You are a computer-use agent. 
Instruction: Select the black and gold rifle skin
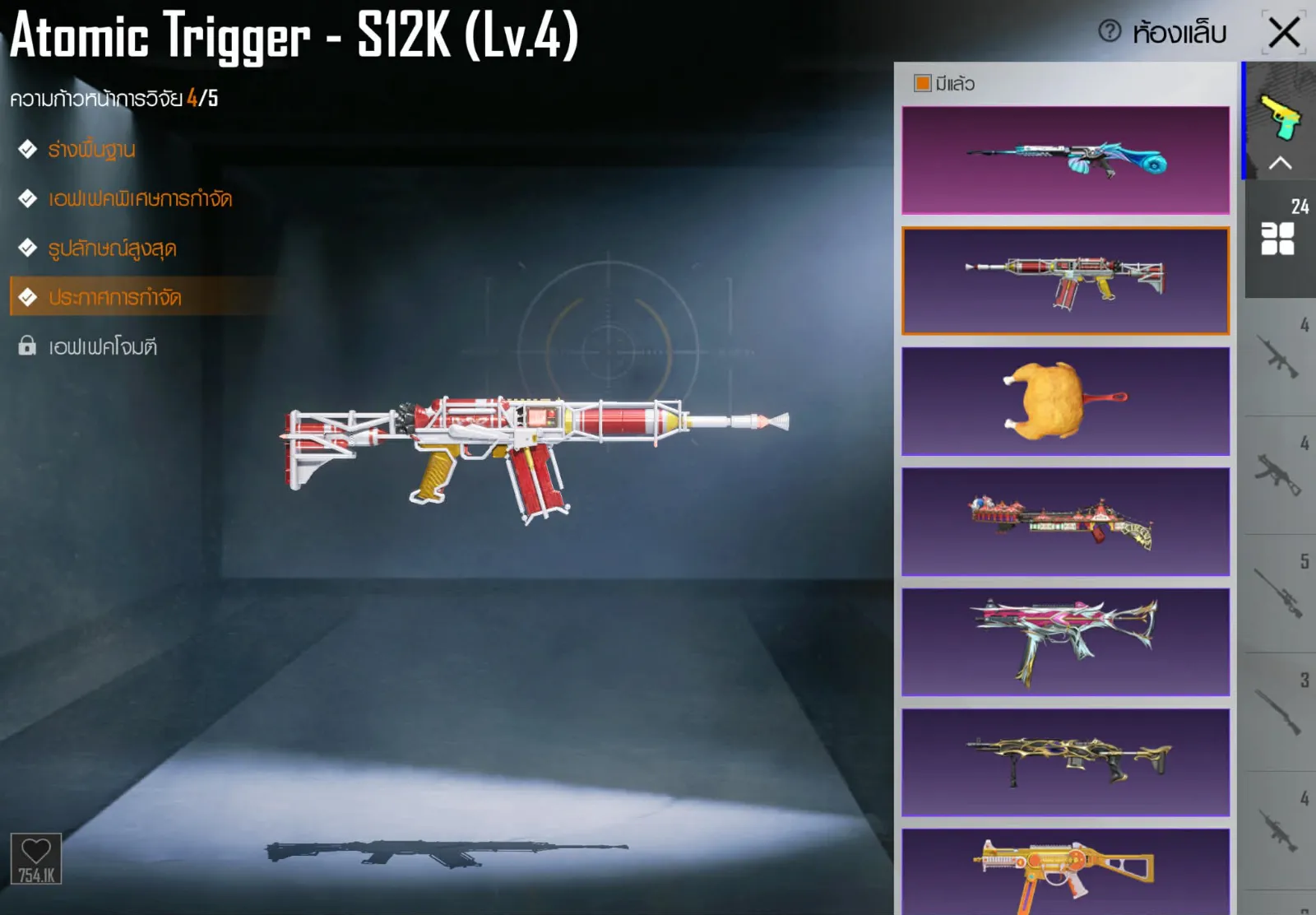pyautogui.click(x=1065, y=762)
